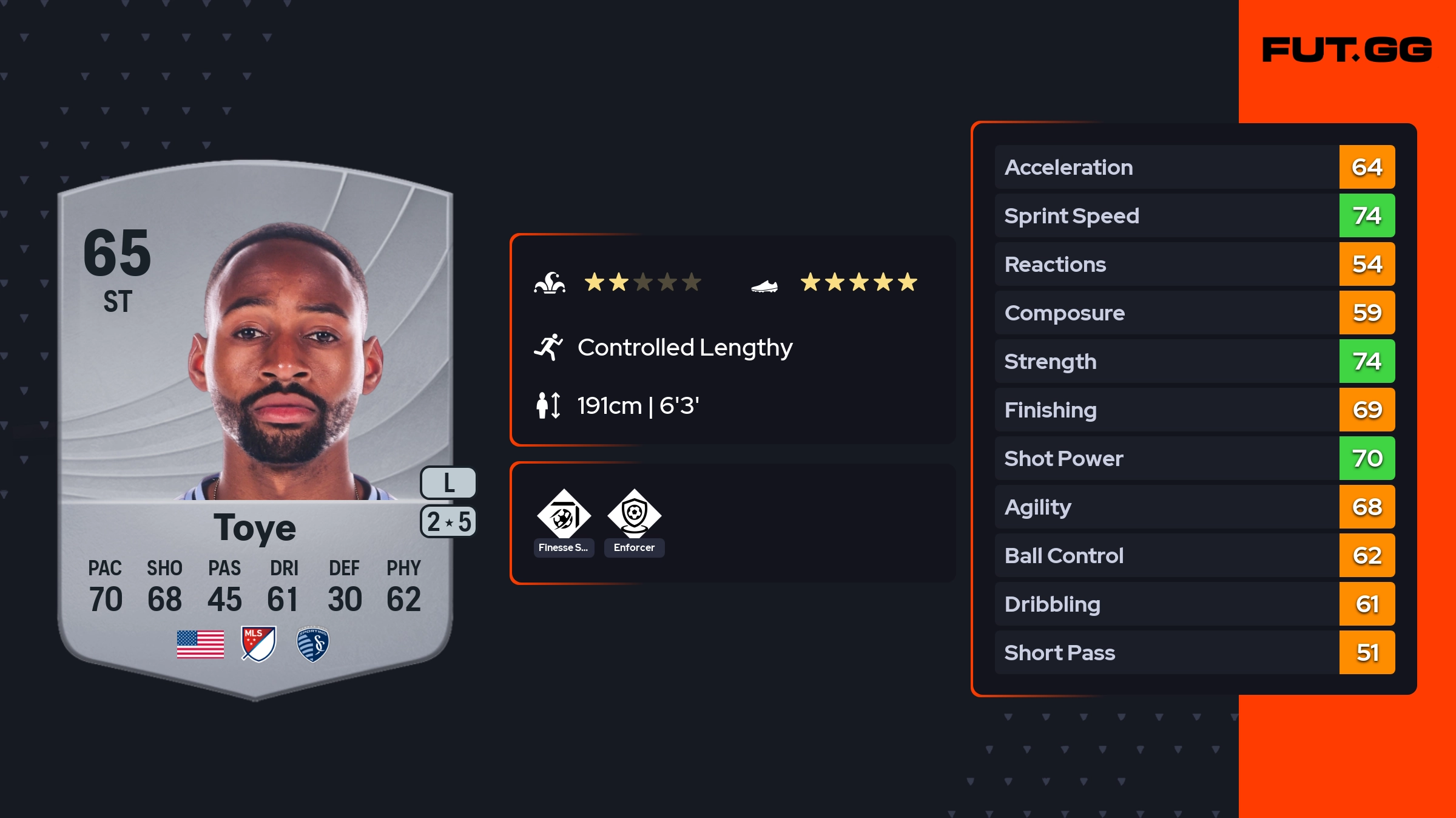The image size is (1456, 818).
Task: Select the Acceleration stat row
Action: [x=1194, y=167]
